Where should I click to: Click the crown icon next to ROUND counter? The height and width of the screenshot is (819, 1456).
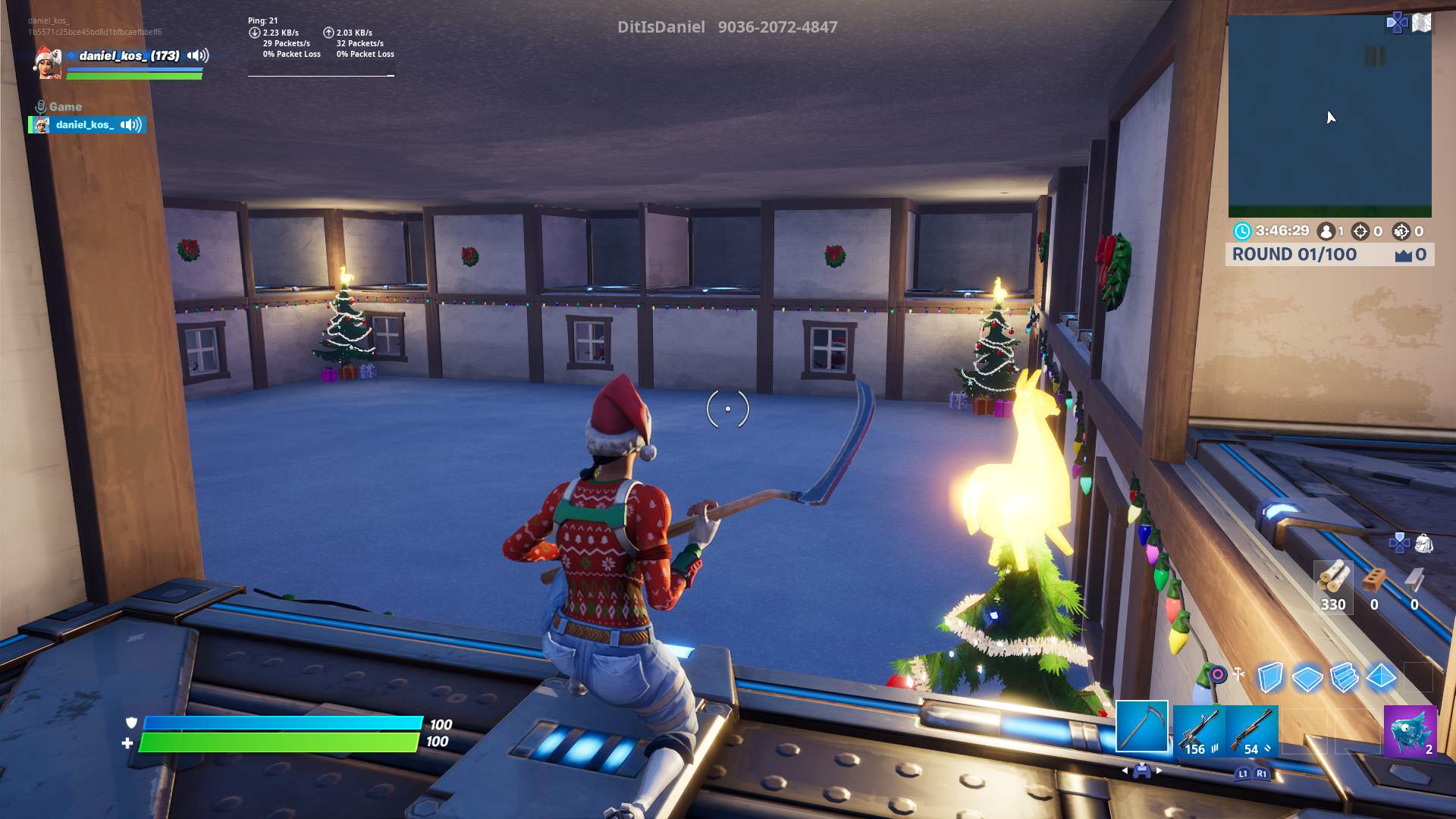coord(1403,256)
